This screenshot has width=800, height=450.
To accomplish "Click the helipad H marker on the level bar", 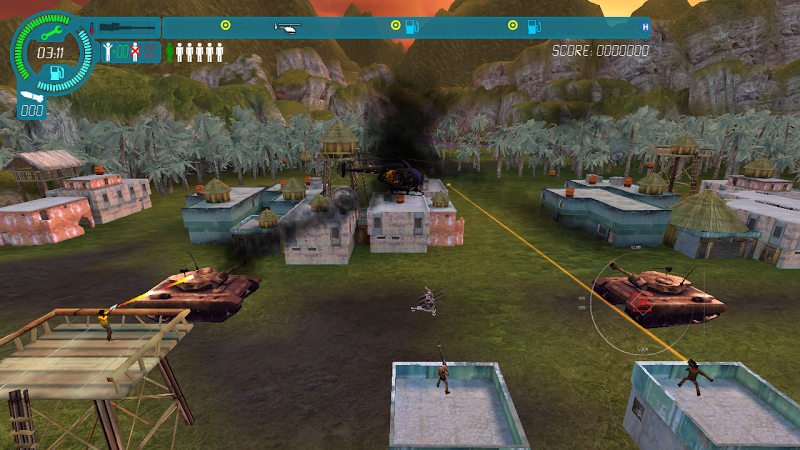I will 645,27.
